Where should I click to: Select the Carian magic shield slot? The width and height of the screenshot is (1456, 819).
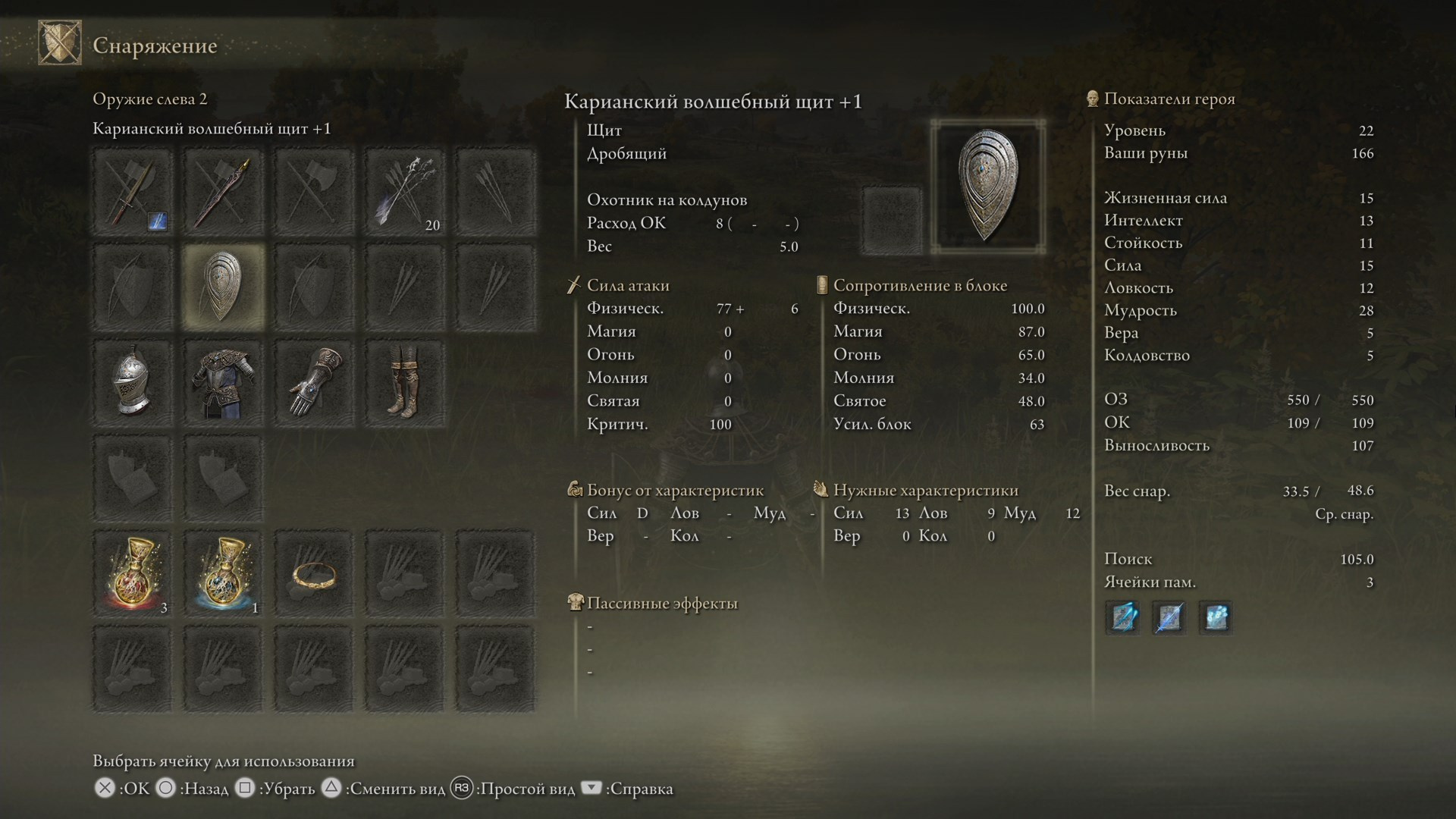tap(223, 287)
